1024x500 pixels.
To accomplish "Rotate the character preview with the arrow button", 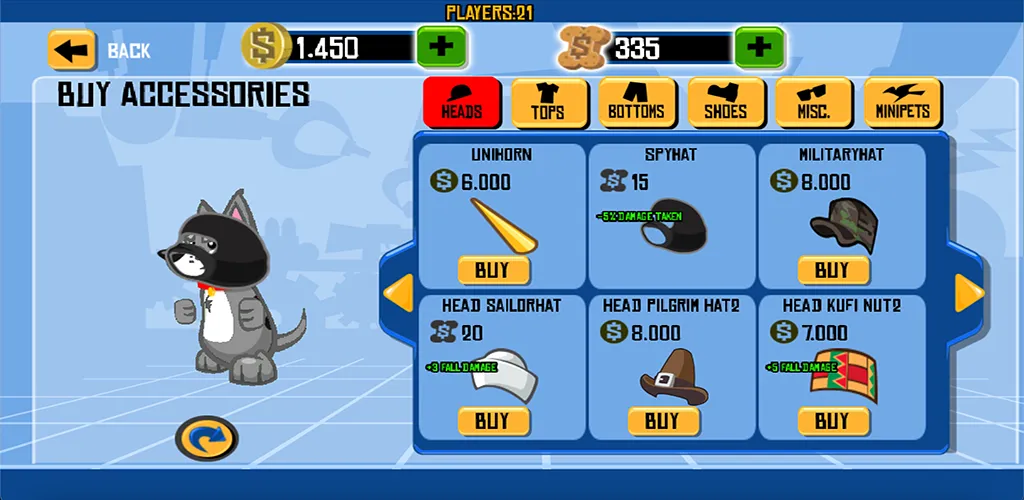I will point(206,438).
